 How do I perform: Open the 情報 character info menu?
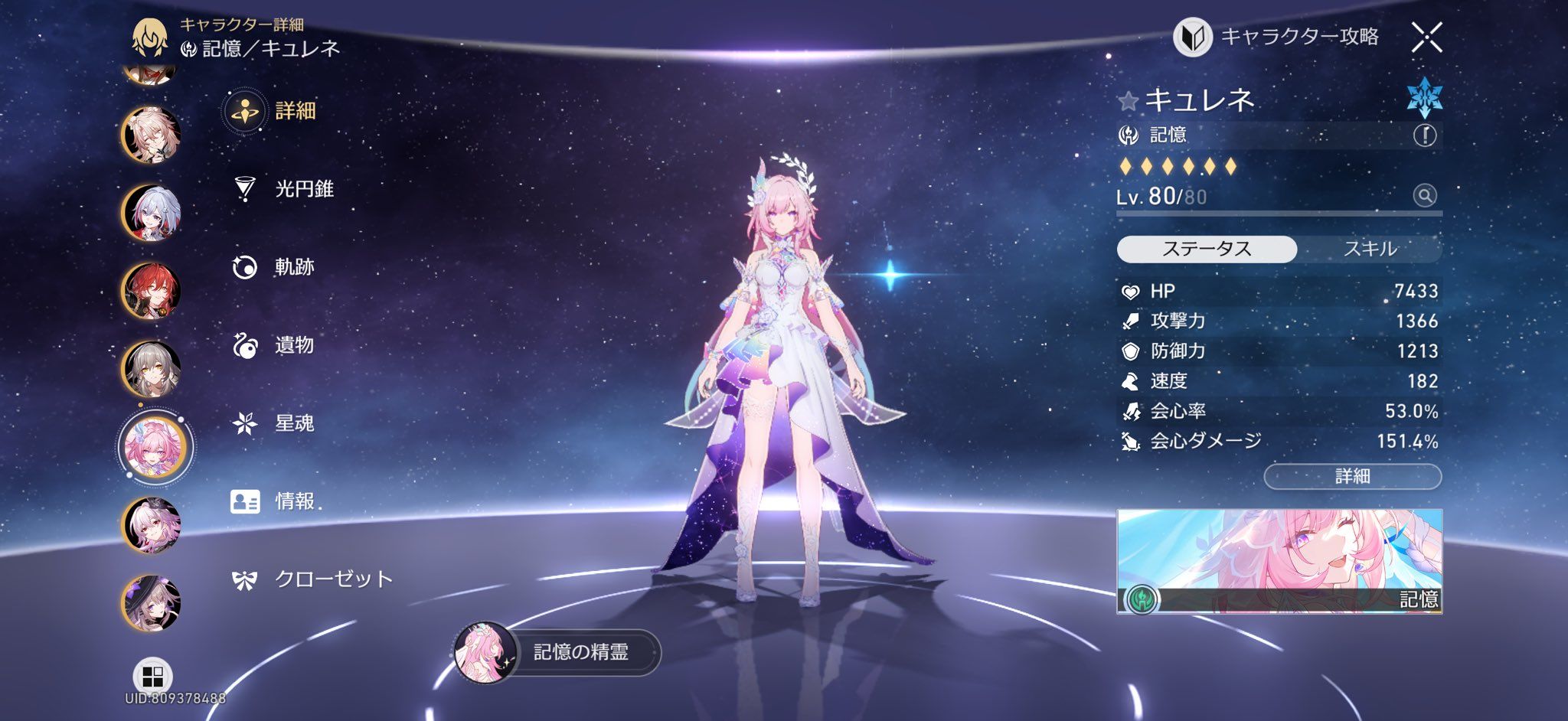tap(294, 501)
